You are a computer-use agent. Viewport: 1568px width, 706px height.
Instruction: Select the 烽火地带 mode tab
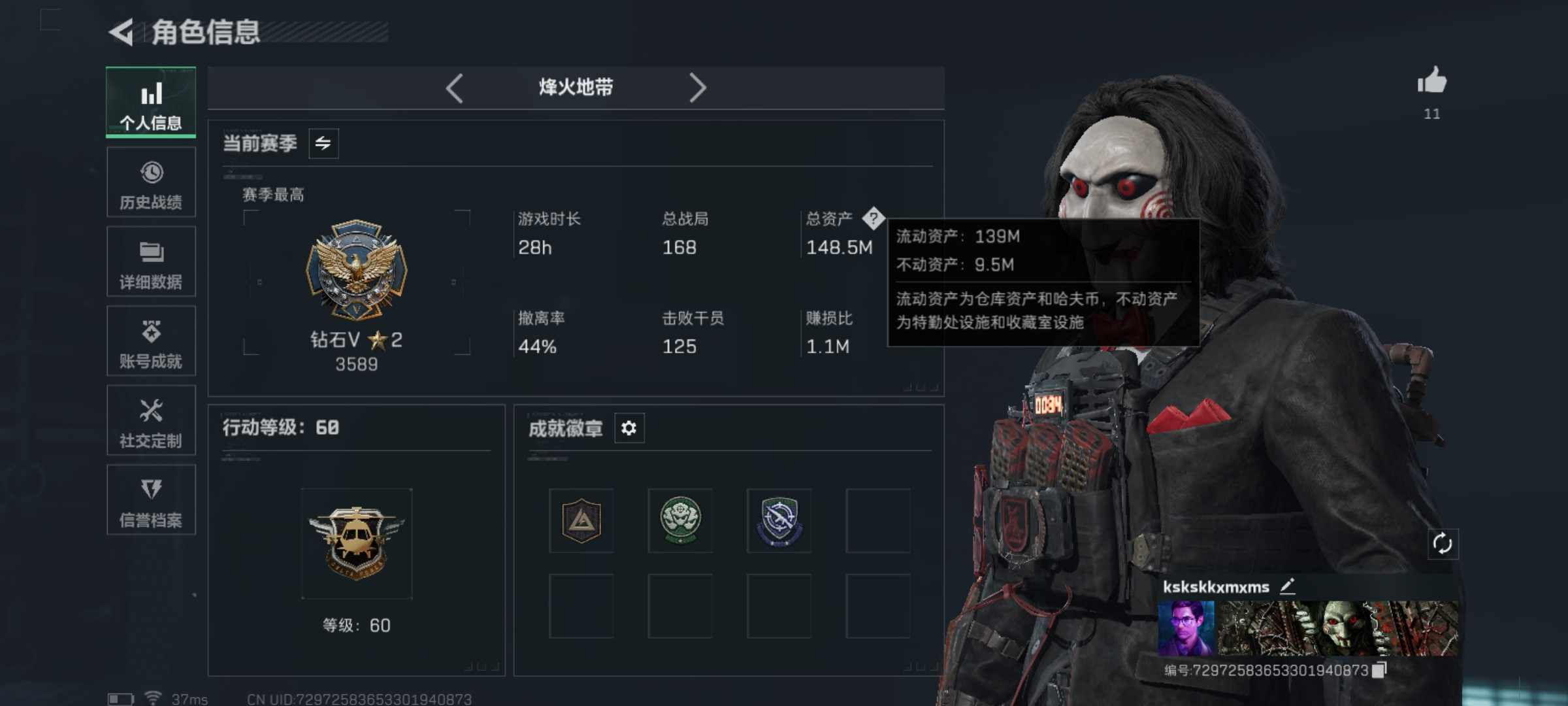tap(577, 87)
